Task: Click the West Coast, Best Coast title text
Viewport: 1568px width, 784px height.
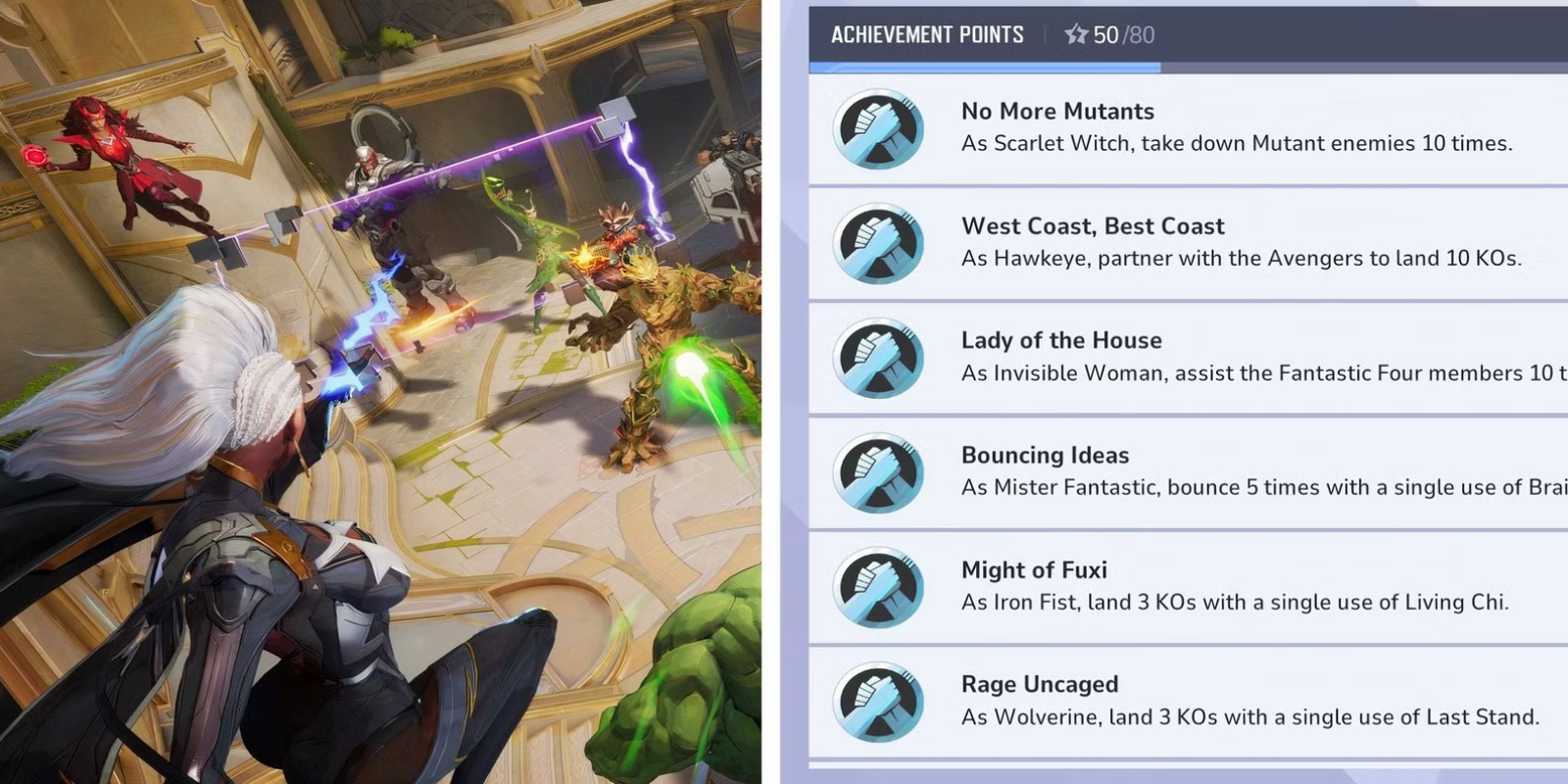Action: (x=1093, y=226)
